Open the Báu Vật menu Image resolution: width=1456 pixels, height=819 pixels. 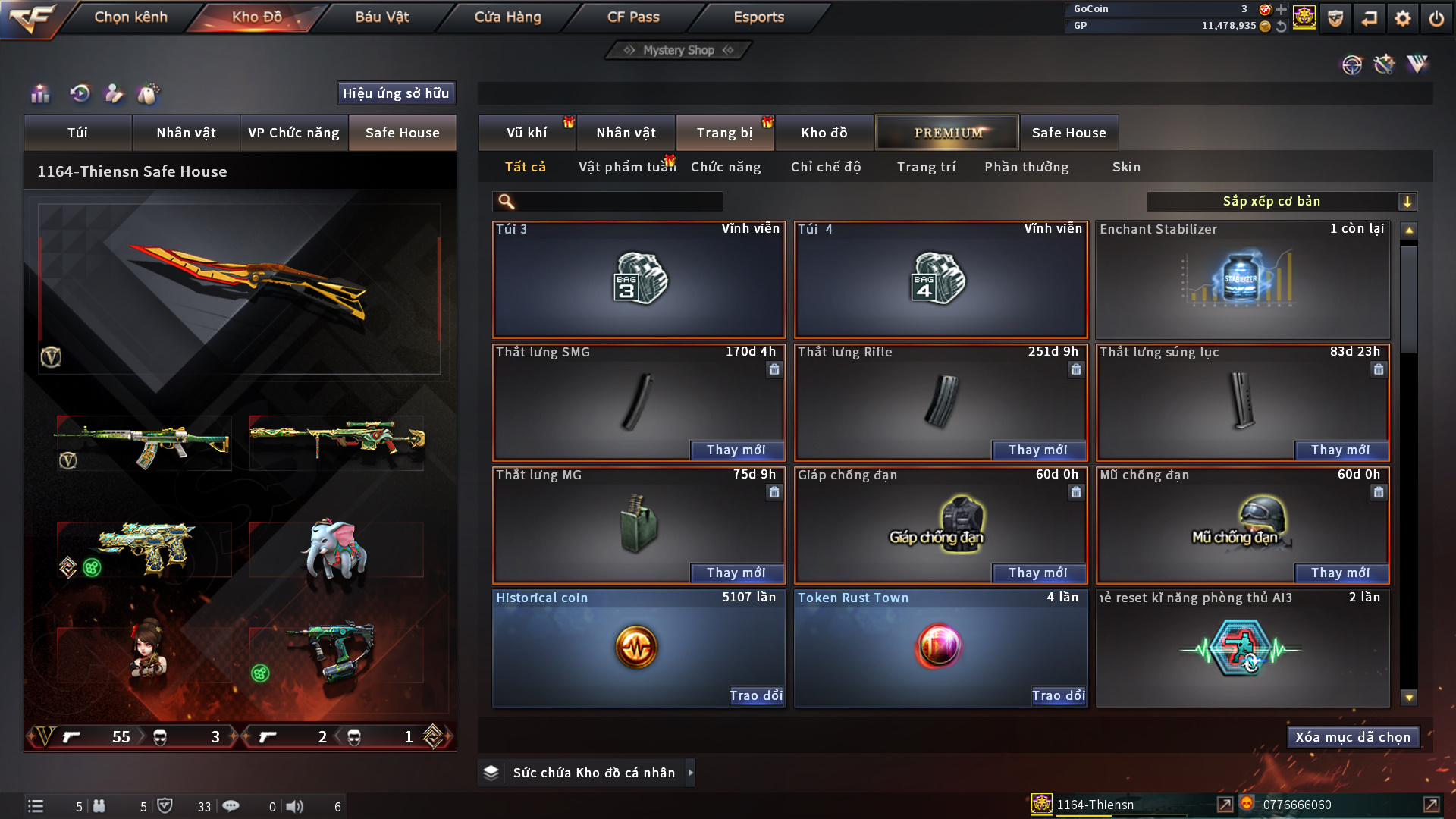tap(381, 17)
